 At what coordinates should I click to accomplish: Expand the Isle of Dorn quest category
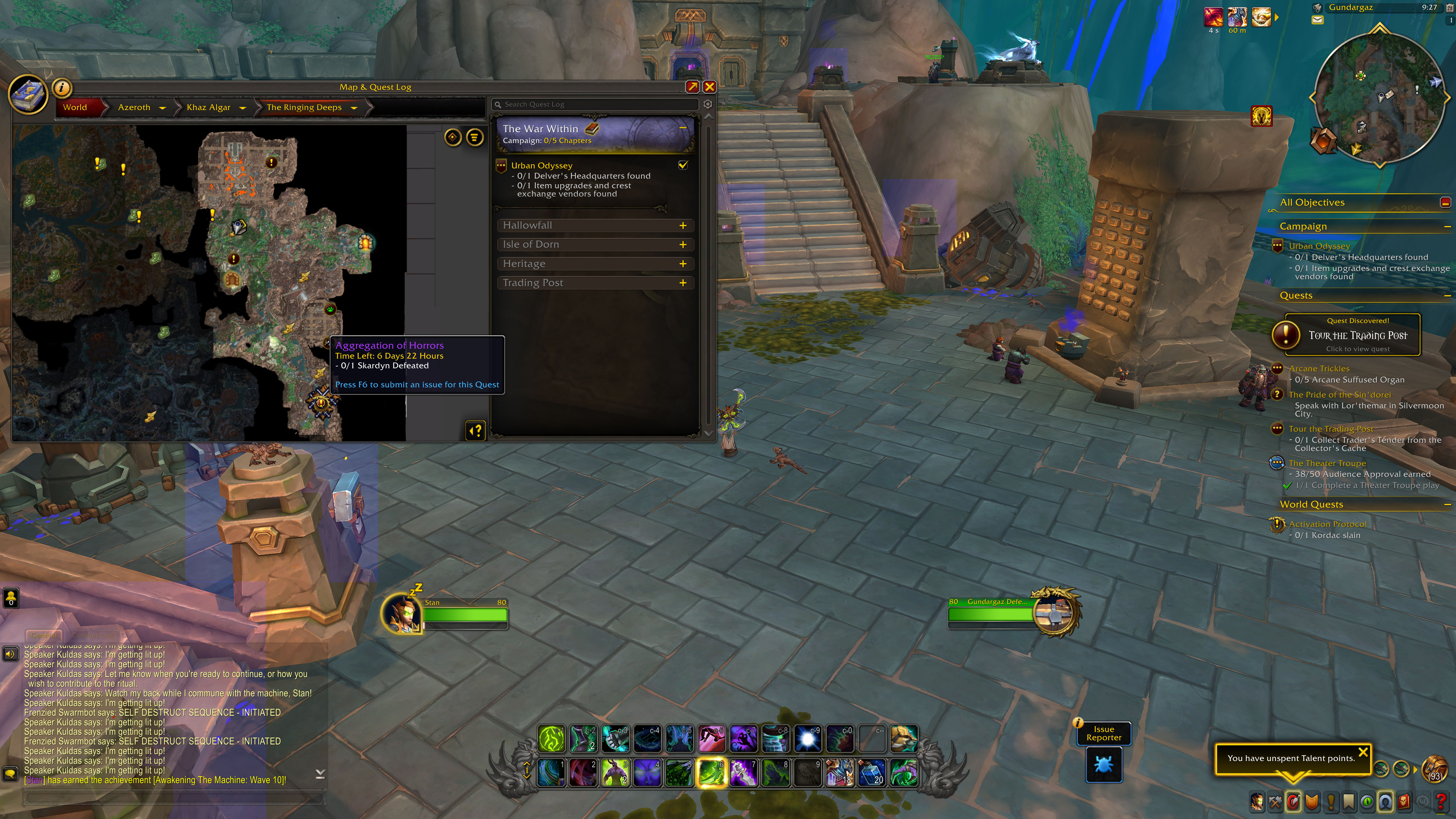(x=683, y=245)
